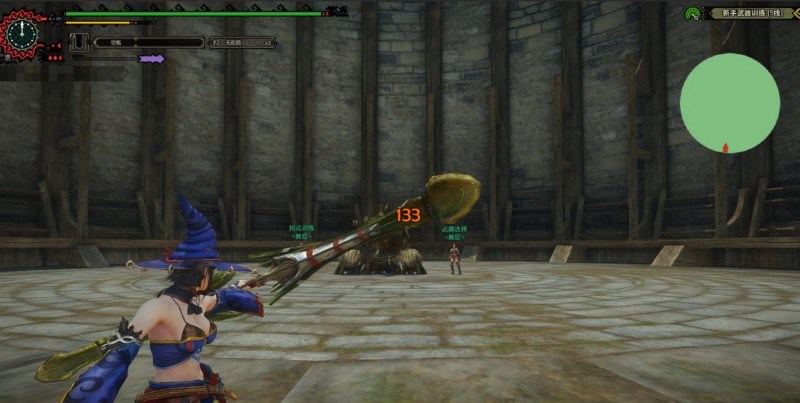
Task: Click the bow weapon icon beside phial slot
Action: coord(78,43)
